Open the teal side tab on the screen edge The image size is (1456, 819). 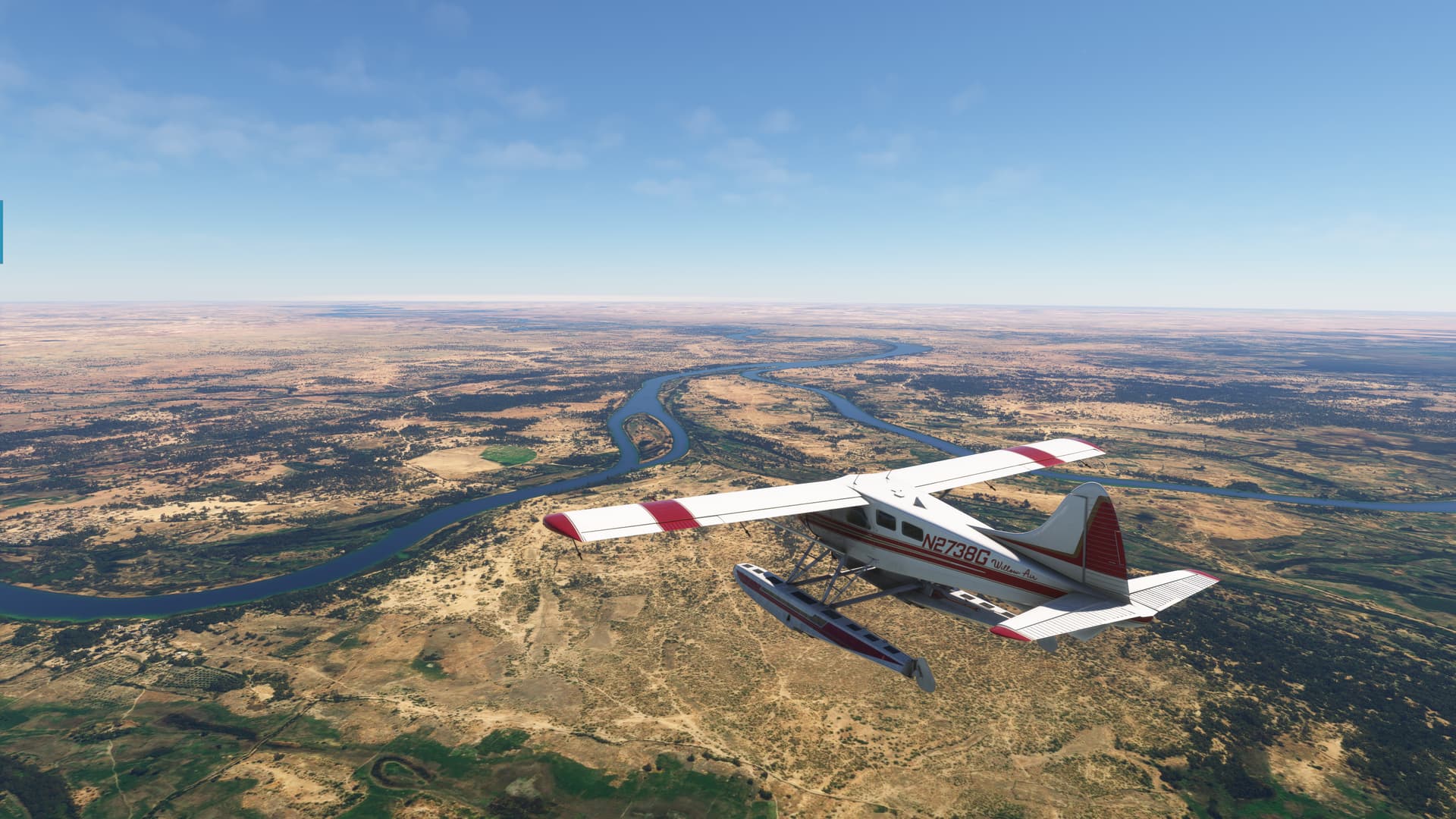coord(2,232)
